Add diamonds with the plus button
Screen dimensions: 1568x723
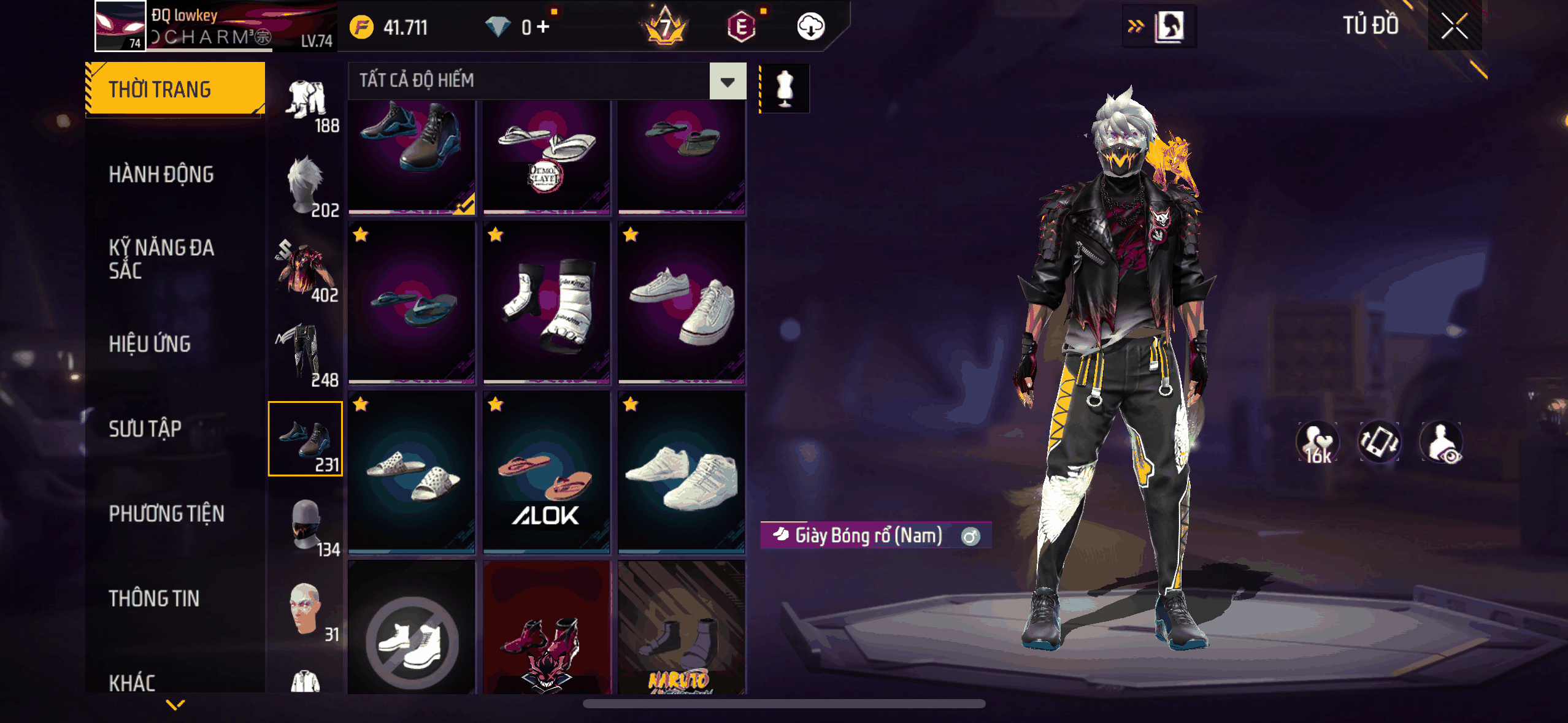544,27
